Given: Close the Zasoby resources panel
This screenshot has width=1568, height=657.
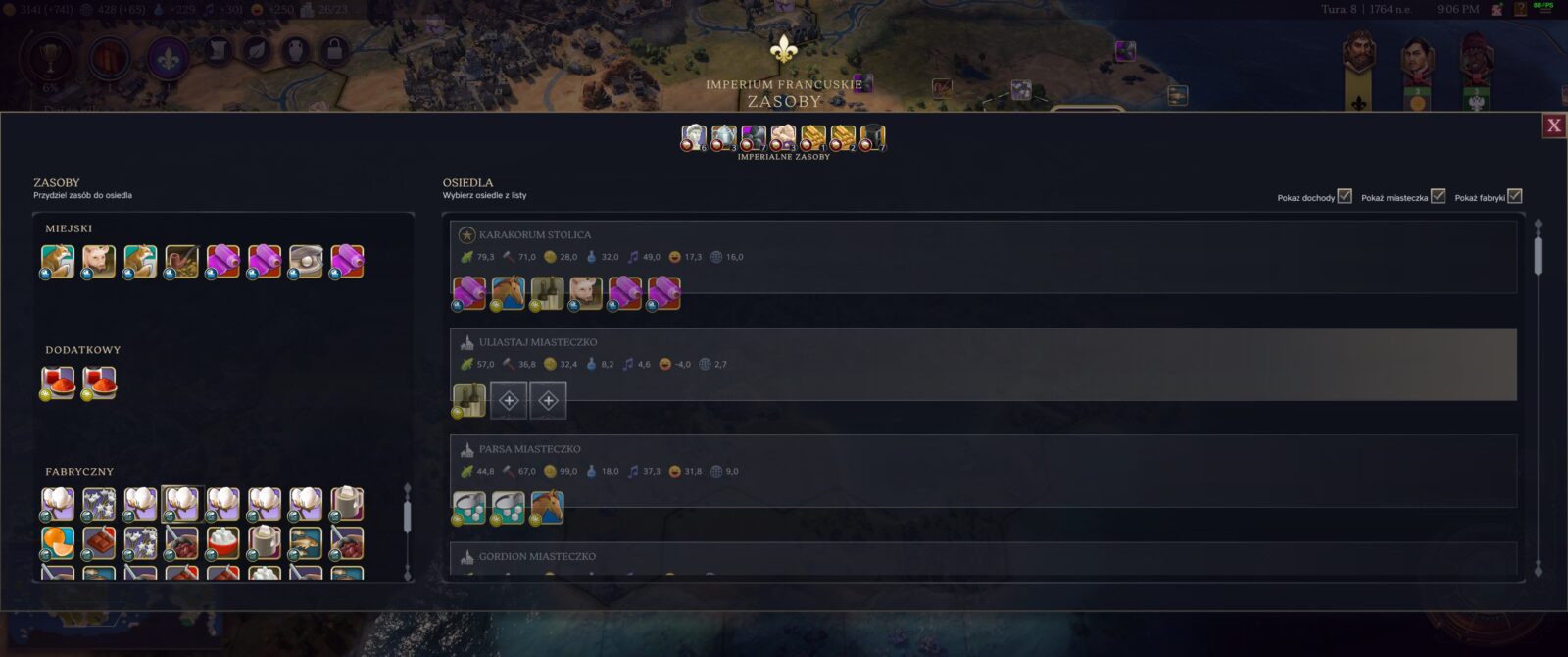Looking at the screenshot, I should [x=1553, y=126].
